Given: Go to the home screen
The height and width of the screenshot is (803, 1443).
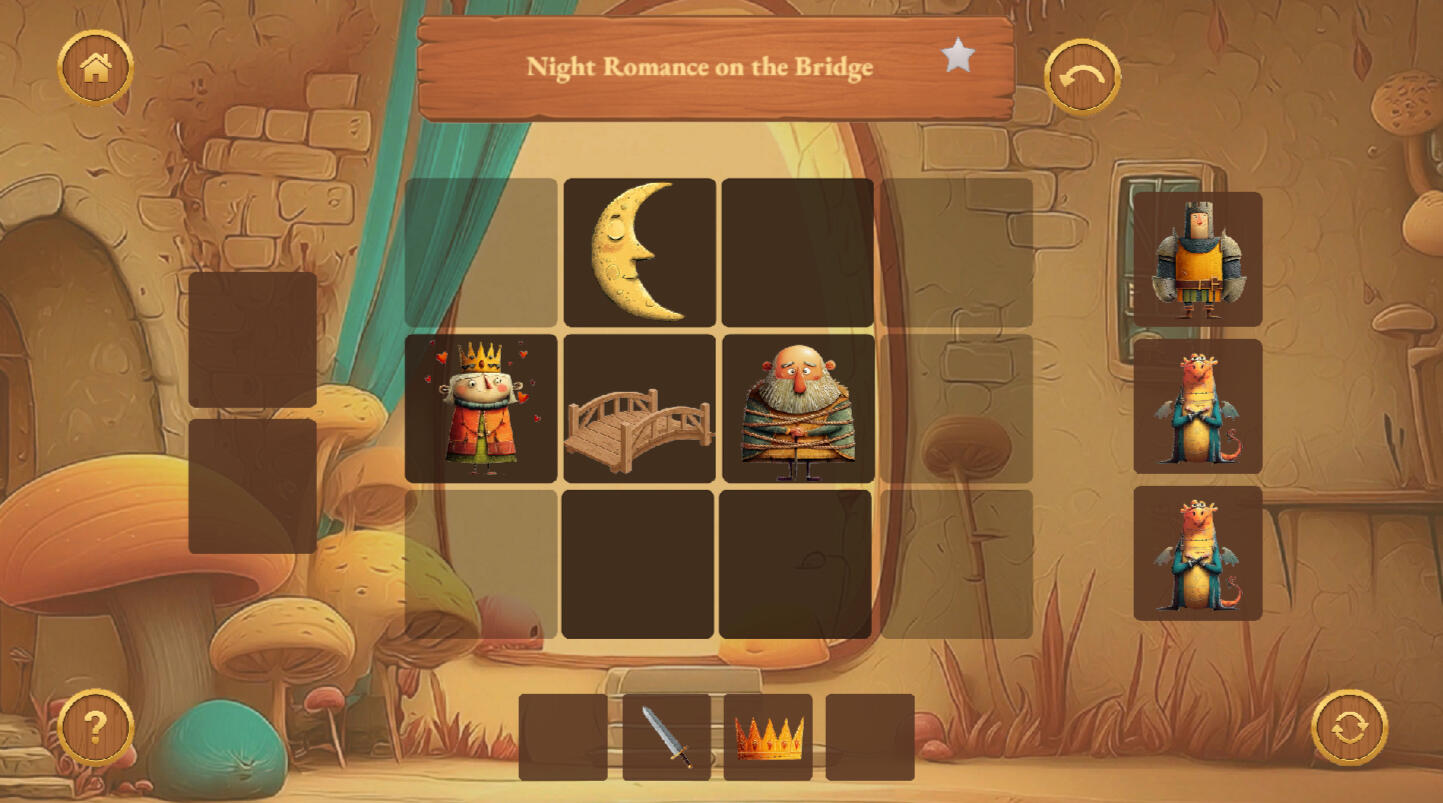Looking at the screenshot, I should pos(96,68).
